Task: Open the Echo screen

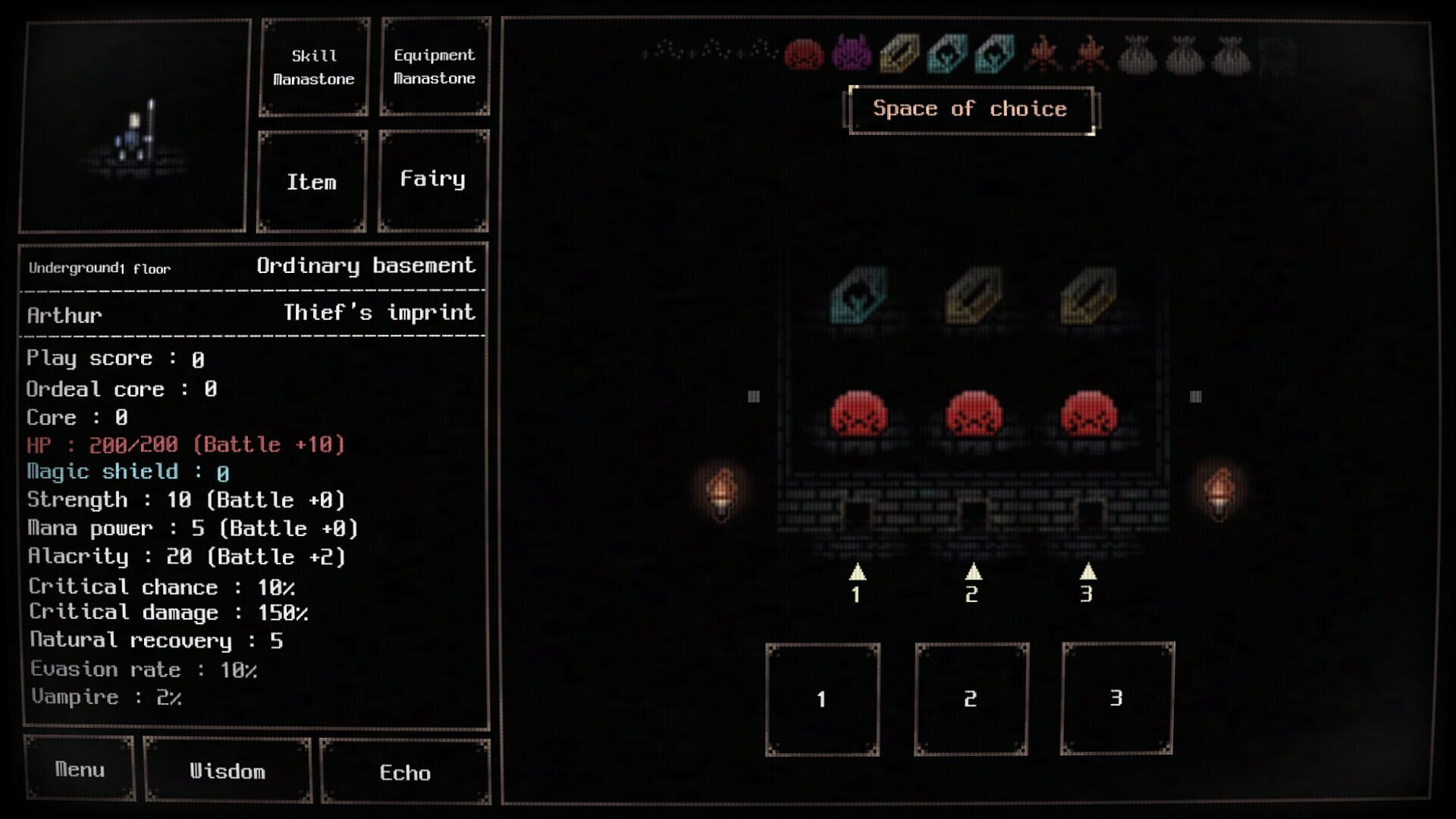Action: [x=406, y=773]
